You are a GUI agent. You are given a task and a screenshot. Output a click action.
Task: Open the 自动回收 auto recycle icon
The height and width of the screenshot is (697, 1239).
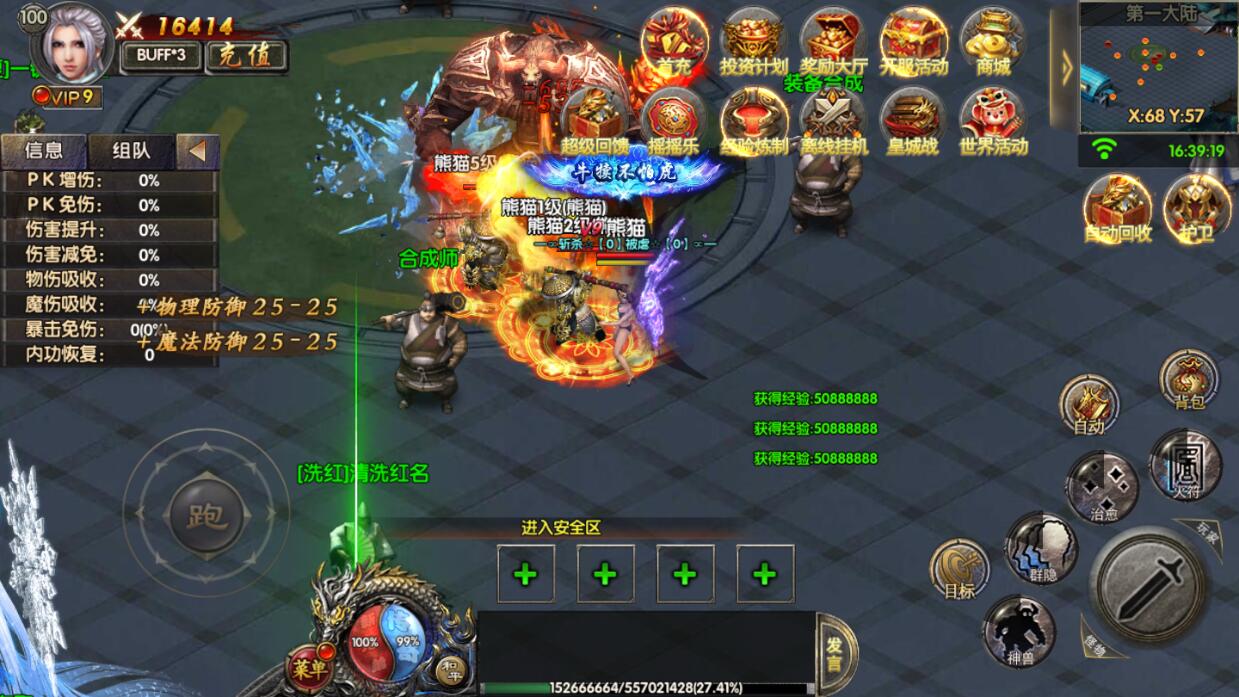tap(1117, 208)
